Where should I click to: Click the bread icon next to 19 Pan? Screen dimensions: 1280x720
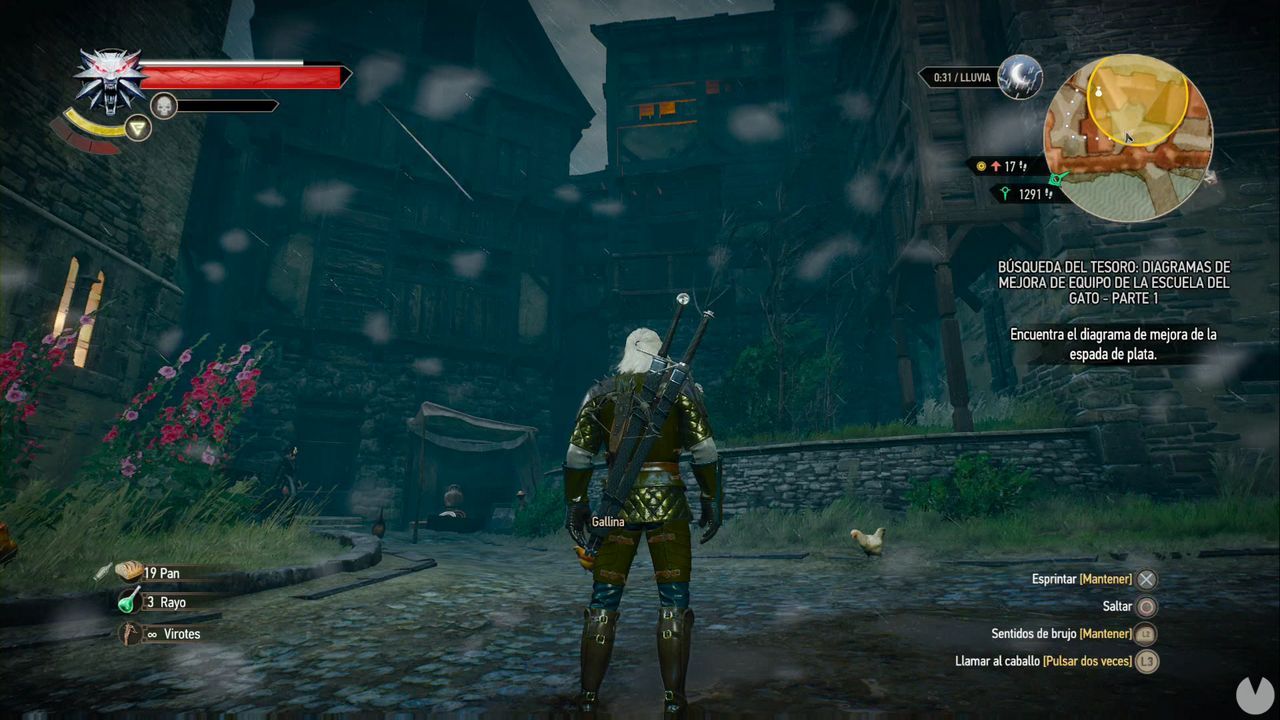pos(130,571)
